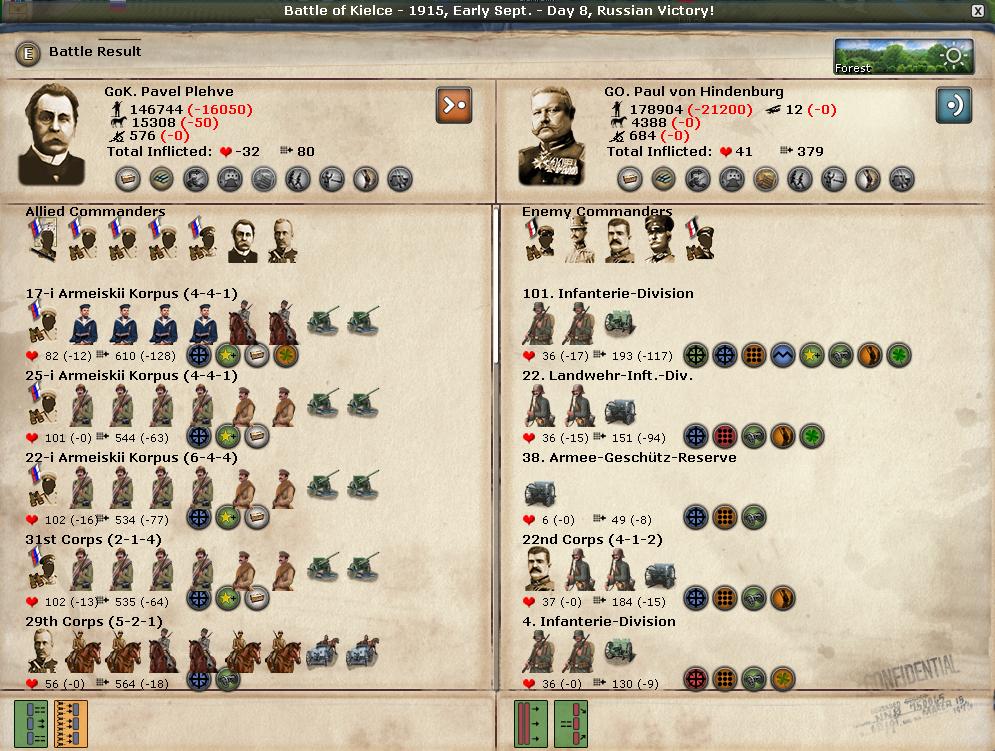Select the 22-i Armeiskii Korpus title

coord(131,458)
